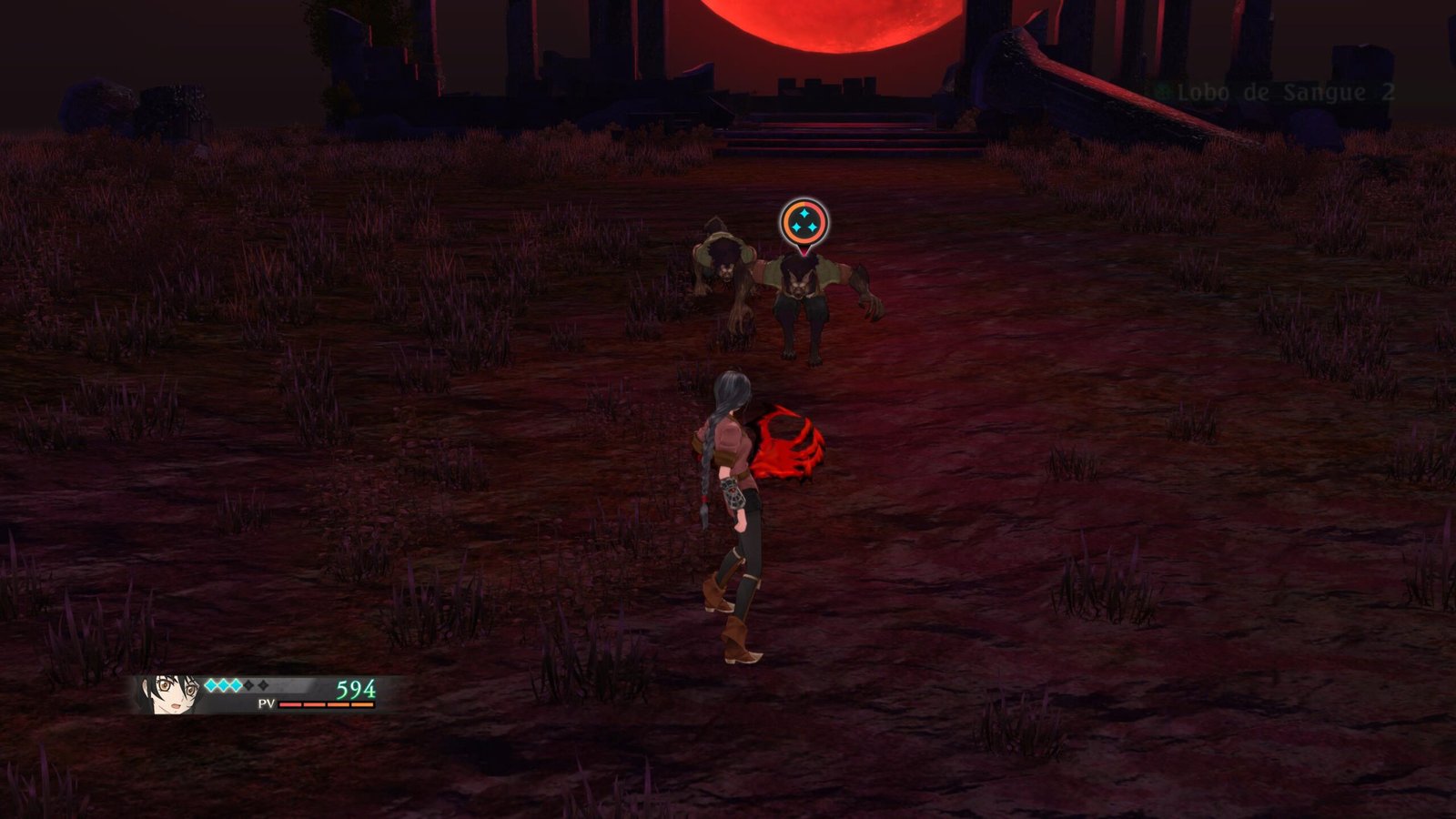Select the orange target marker above the werewolf
This screenshot has width=1456, height=819.
[x=804, y=223]
